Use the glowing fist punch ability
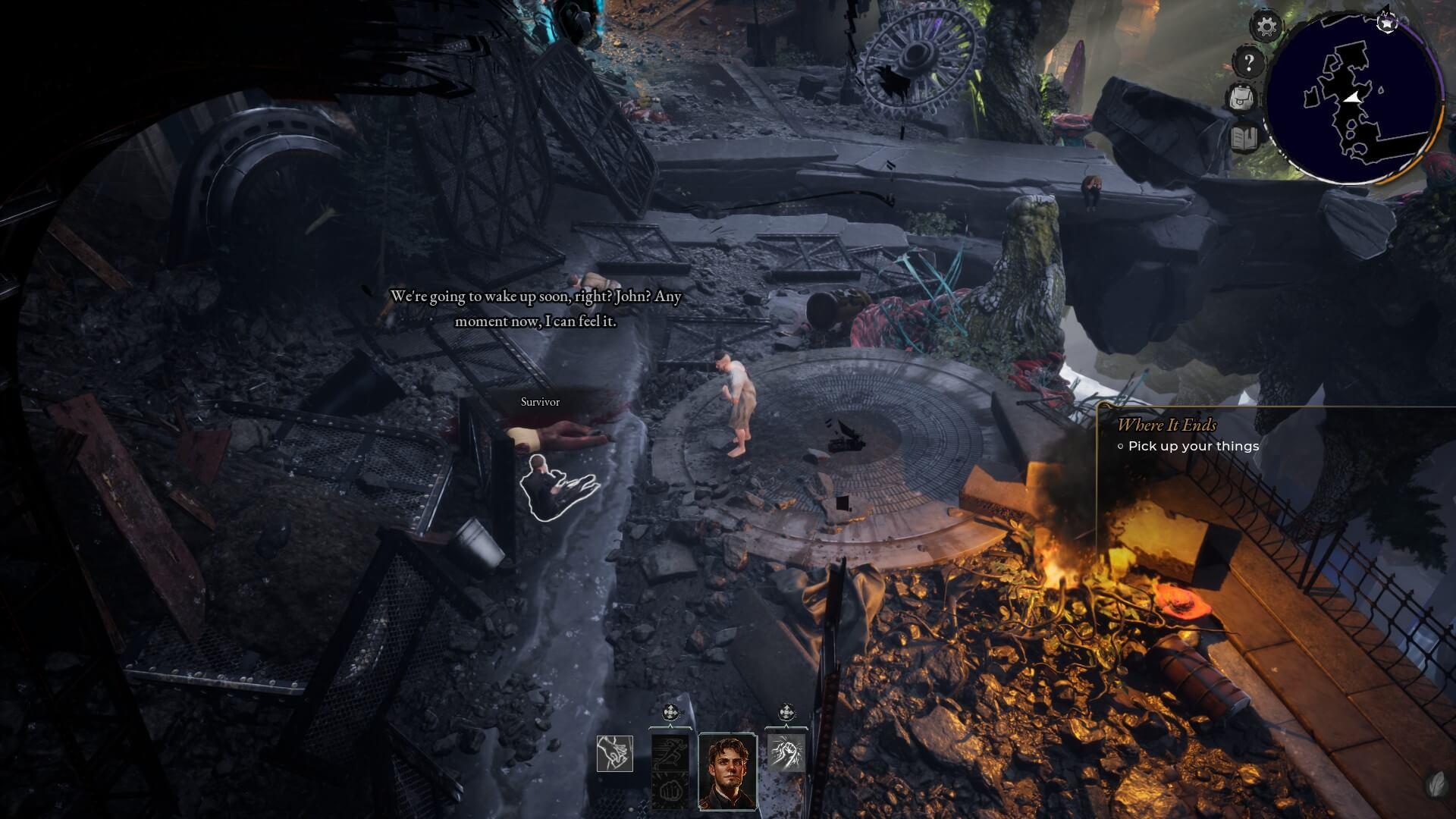 [x=785, y=753]
